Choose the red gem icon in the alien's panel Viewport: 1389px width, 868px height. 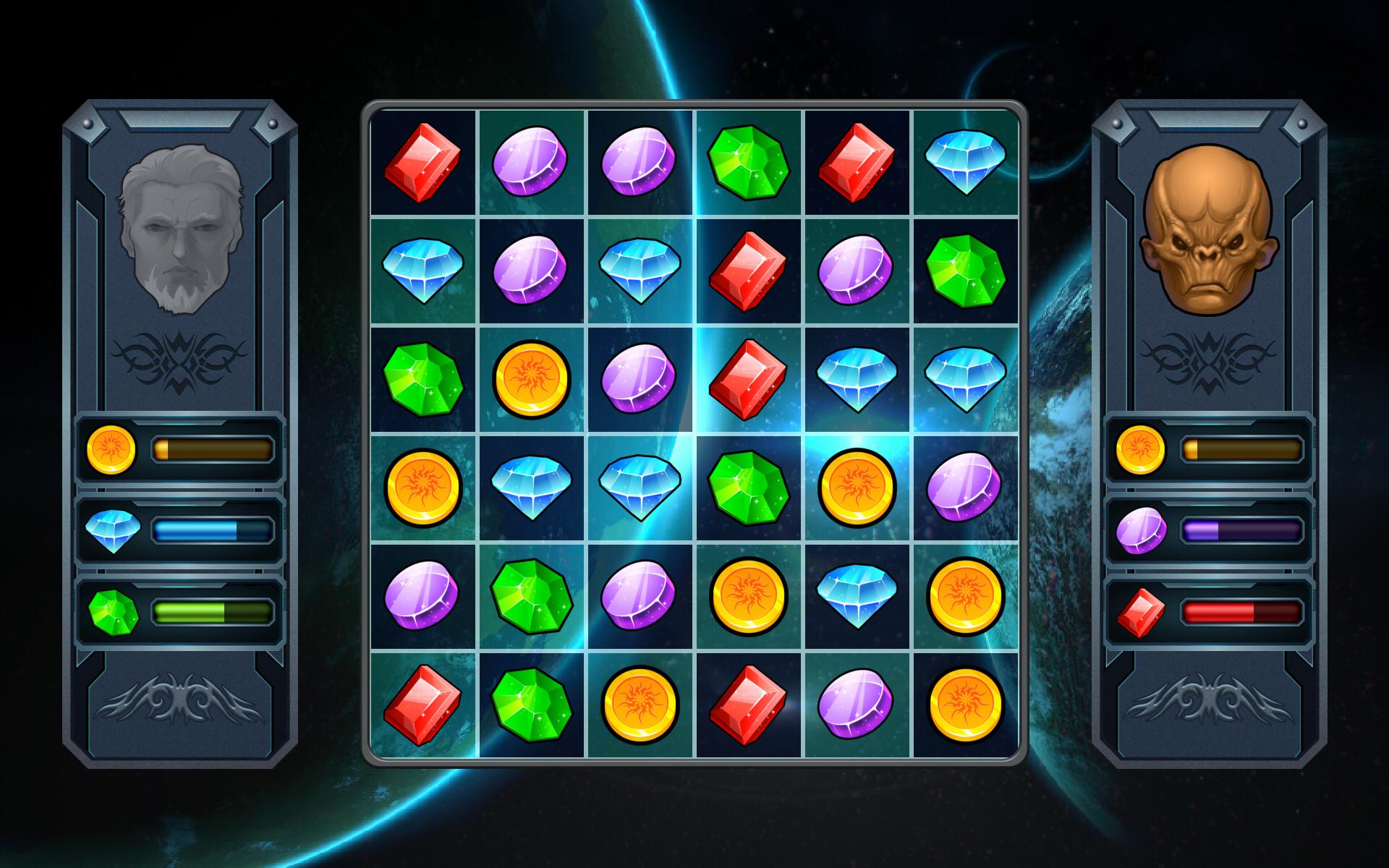pyautogui.click(x=1141, y=613)
